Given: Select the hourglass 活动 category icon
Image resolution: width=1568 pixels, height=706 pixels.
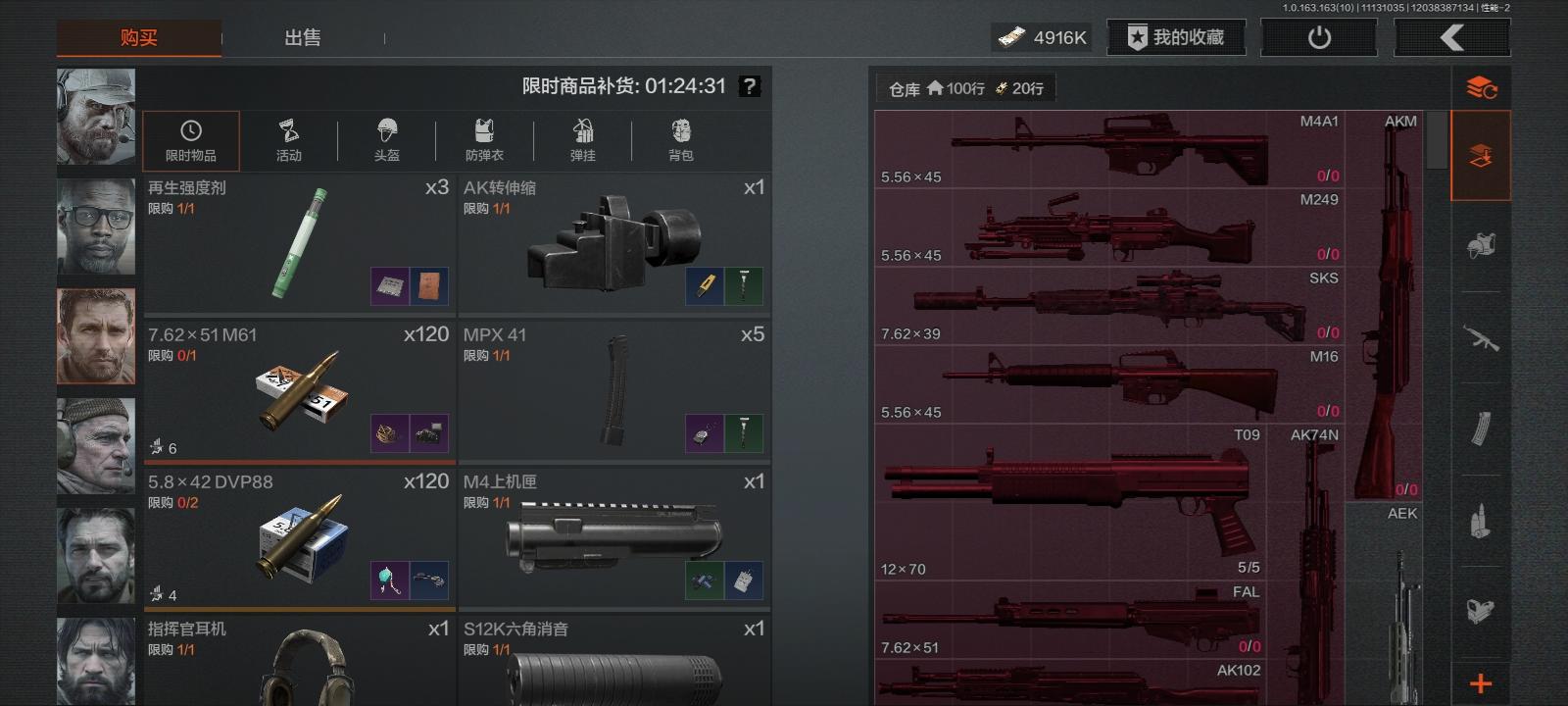Looking at the screenshot, I should click(x=289, y=140).
